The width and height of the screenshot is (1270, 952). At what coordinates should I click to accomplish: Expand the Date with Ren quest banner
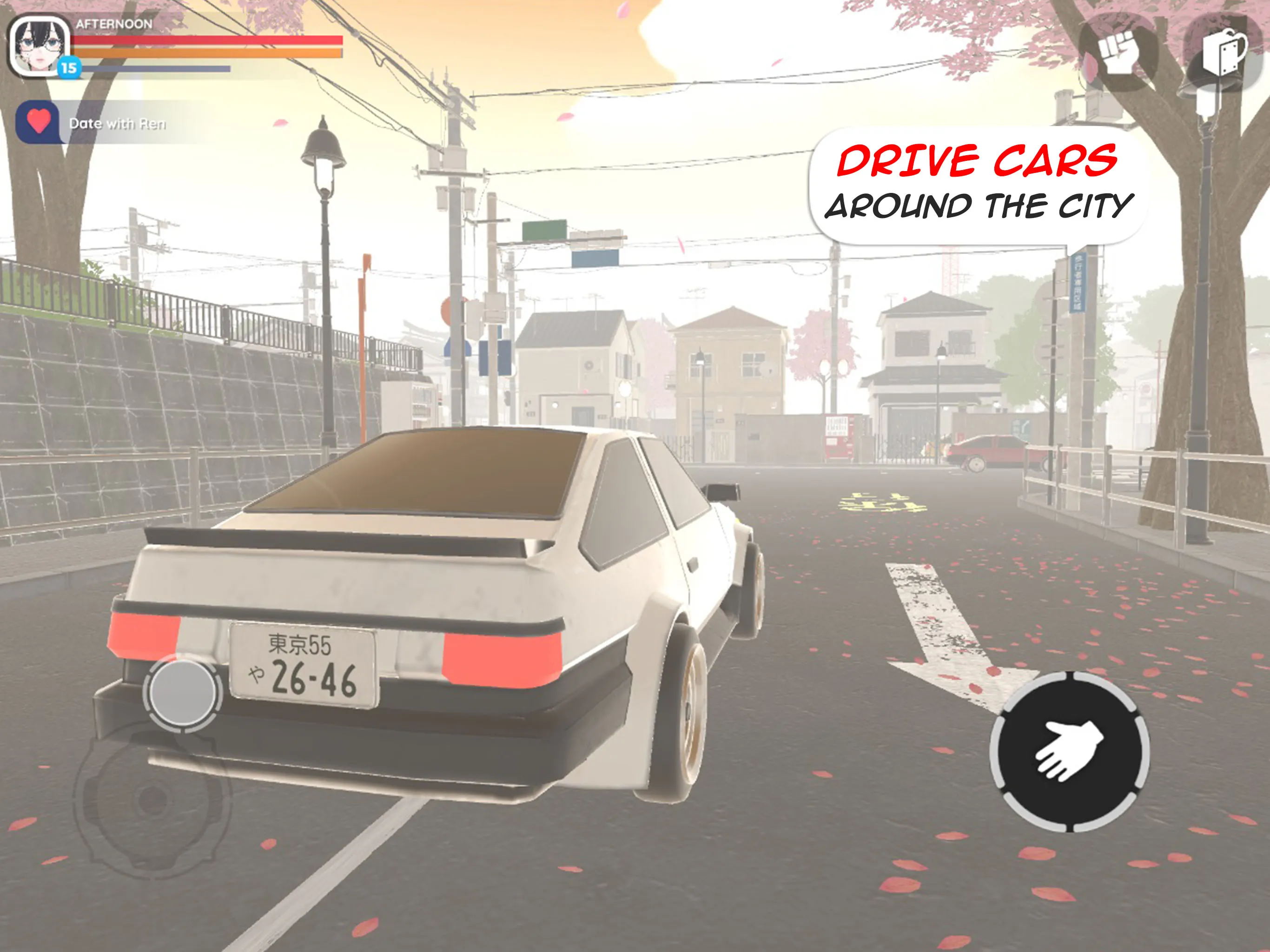pos(118,122)
